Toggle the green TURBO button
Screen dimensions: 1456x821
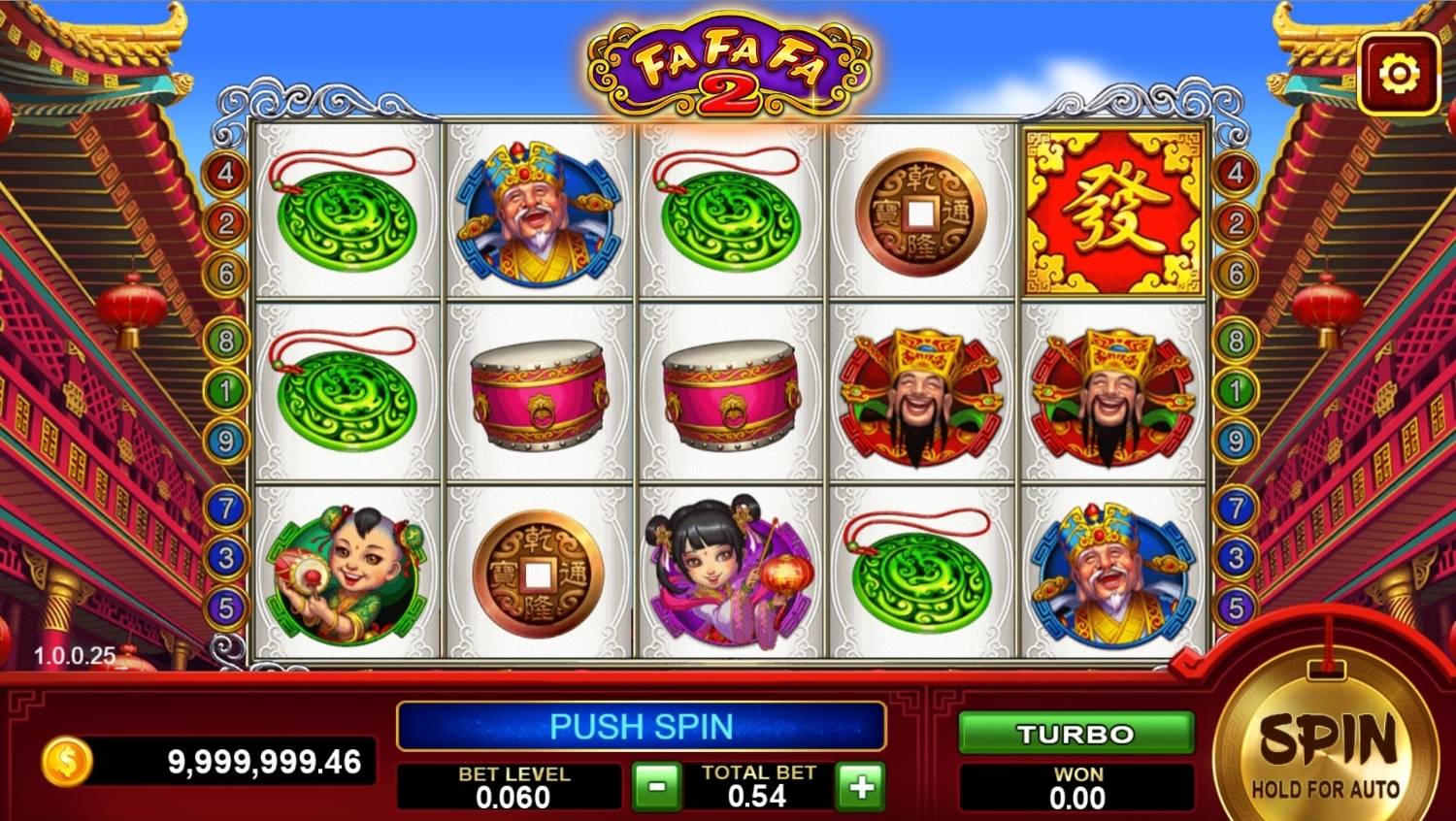click(x=1075, y=734)
